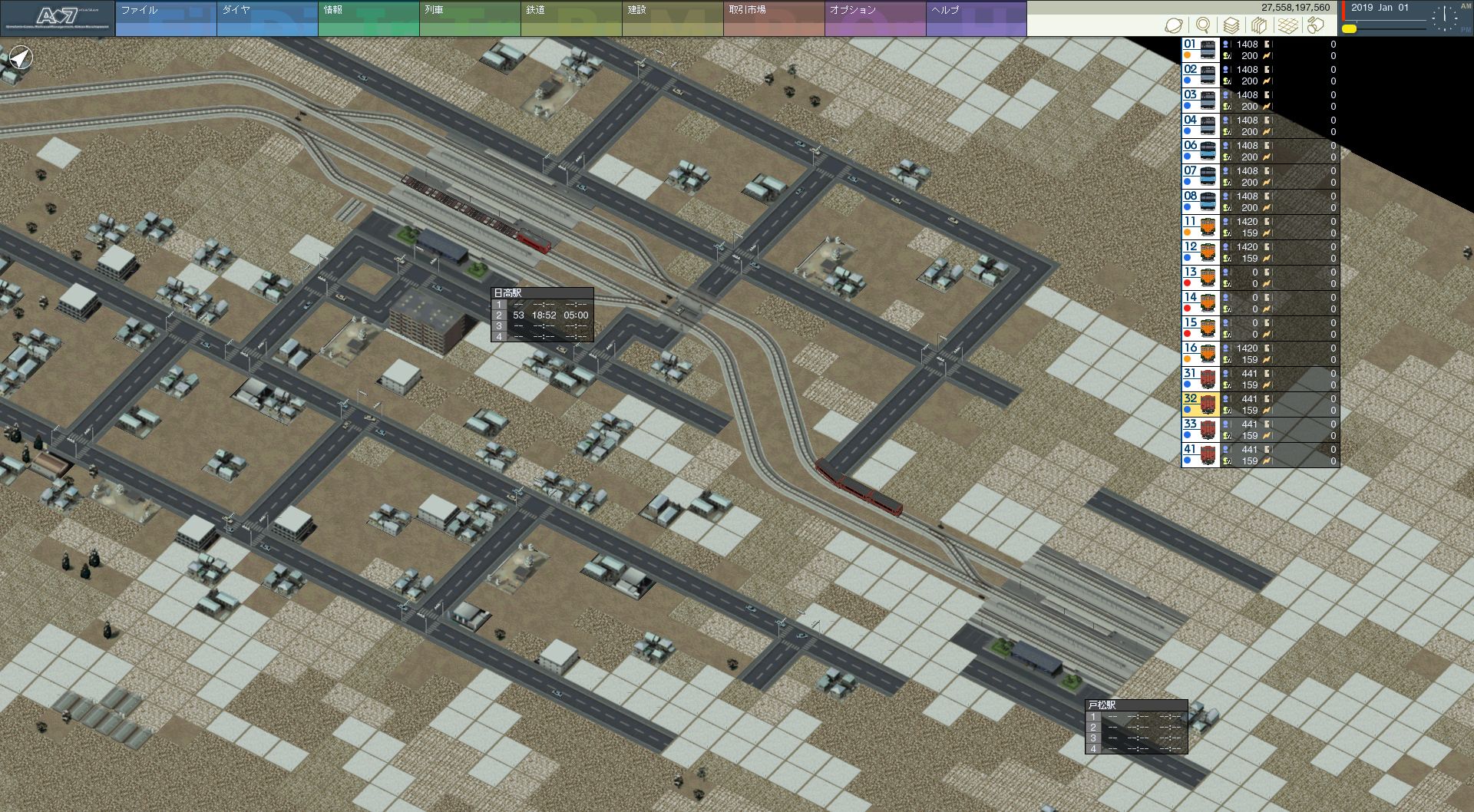
Task: Open the 列車 (Train) menu
Action: click(469, 18)
